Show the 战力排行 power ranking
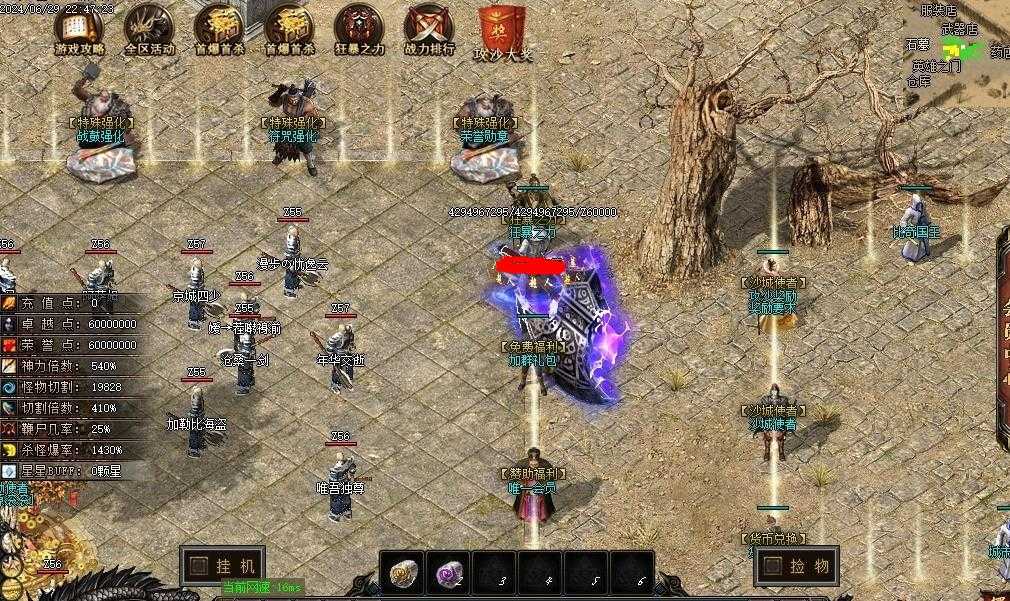1010x601 pixels. coord(429,28)
